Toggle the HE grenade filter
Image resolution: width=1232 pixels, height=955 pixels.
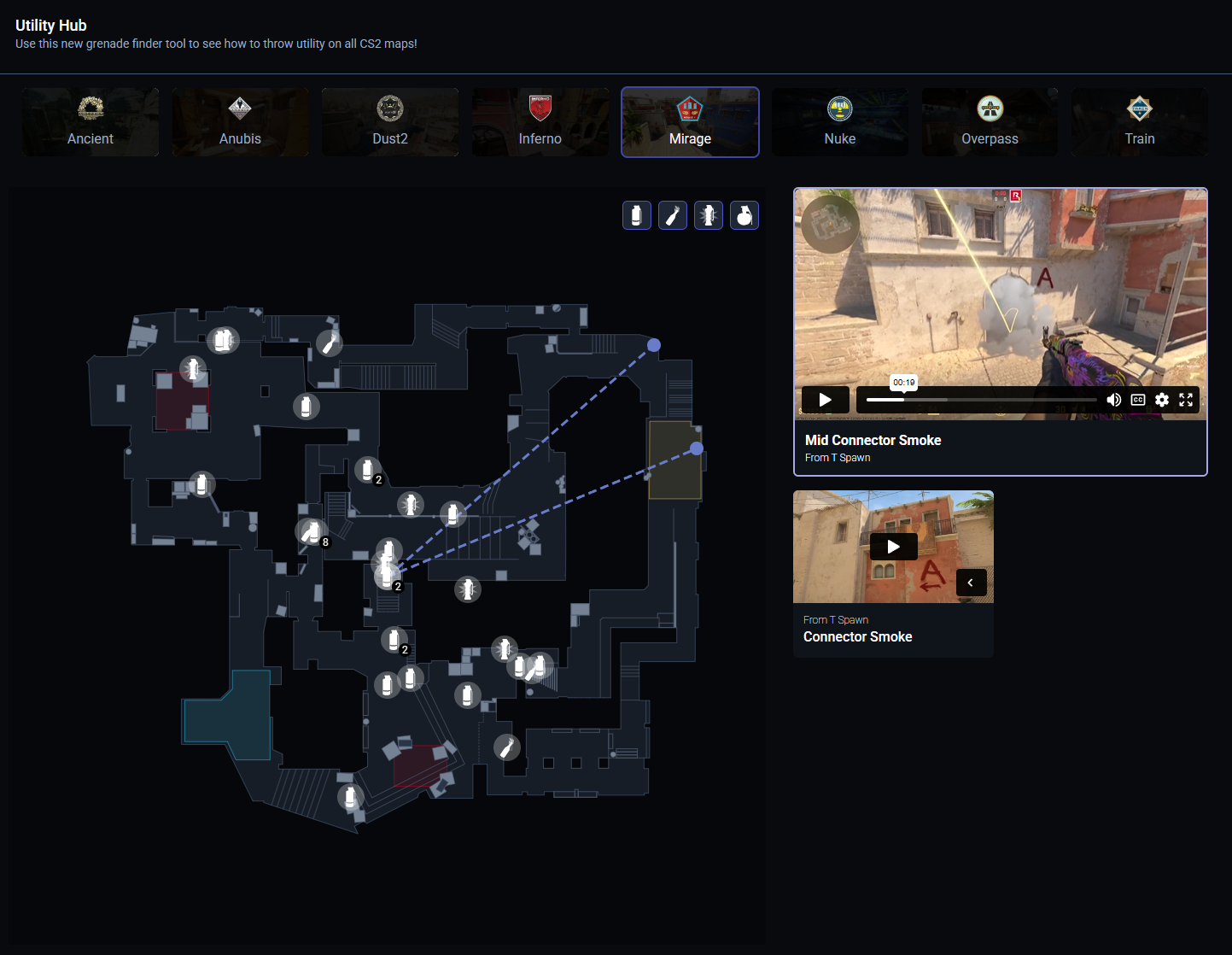[x=744, y=215]
